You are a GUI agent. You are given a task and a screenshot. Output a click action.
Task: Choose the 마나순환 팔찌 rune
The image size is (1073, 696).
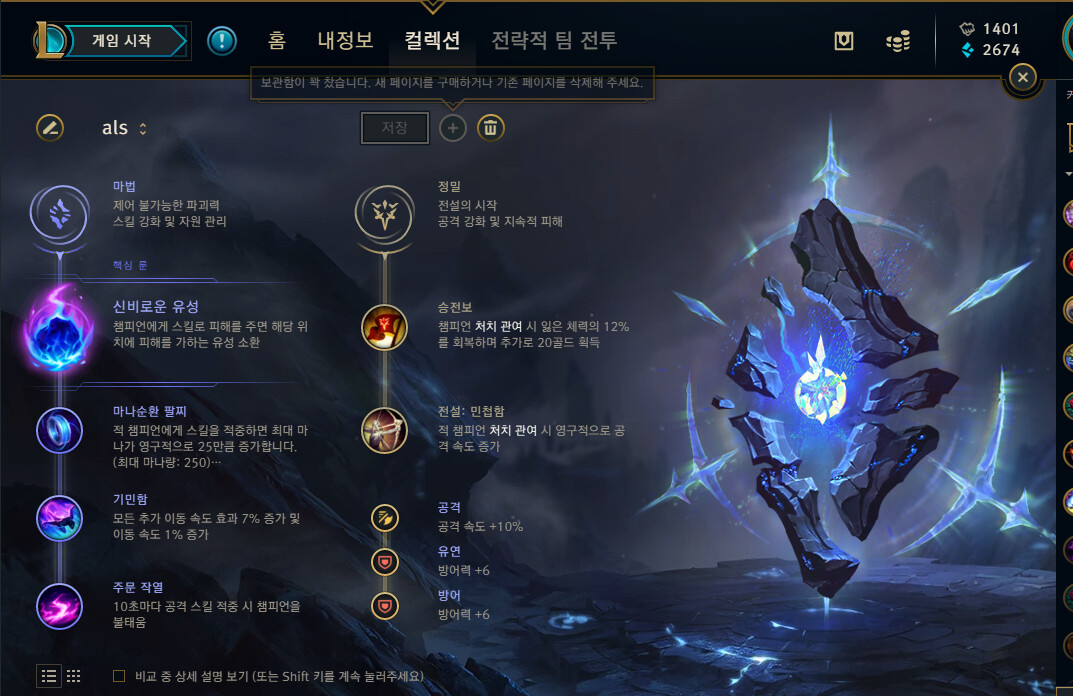59,430
